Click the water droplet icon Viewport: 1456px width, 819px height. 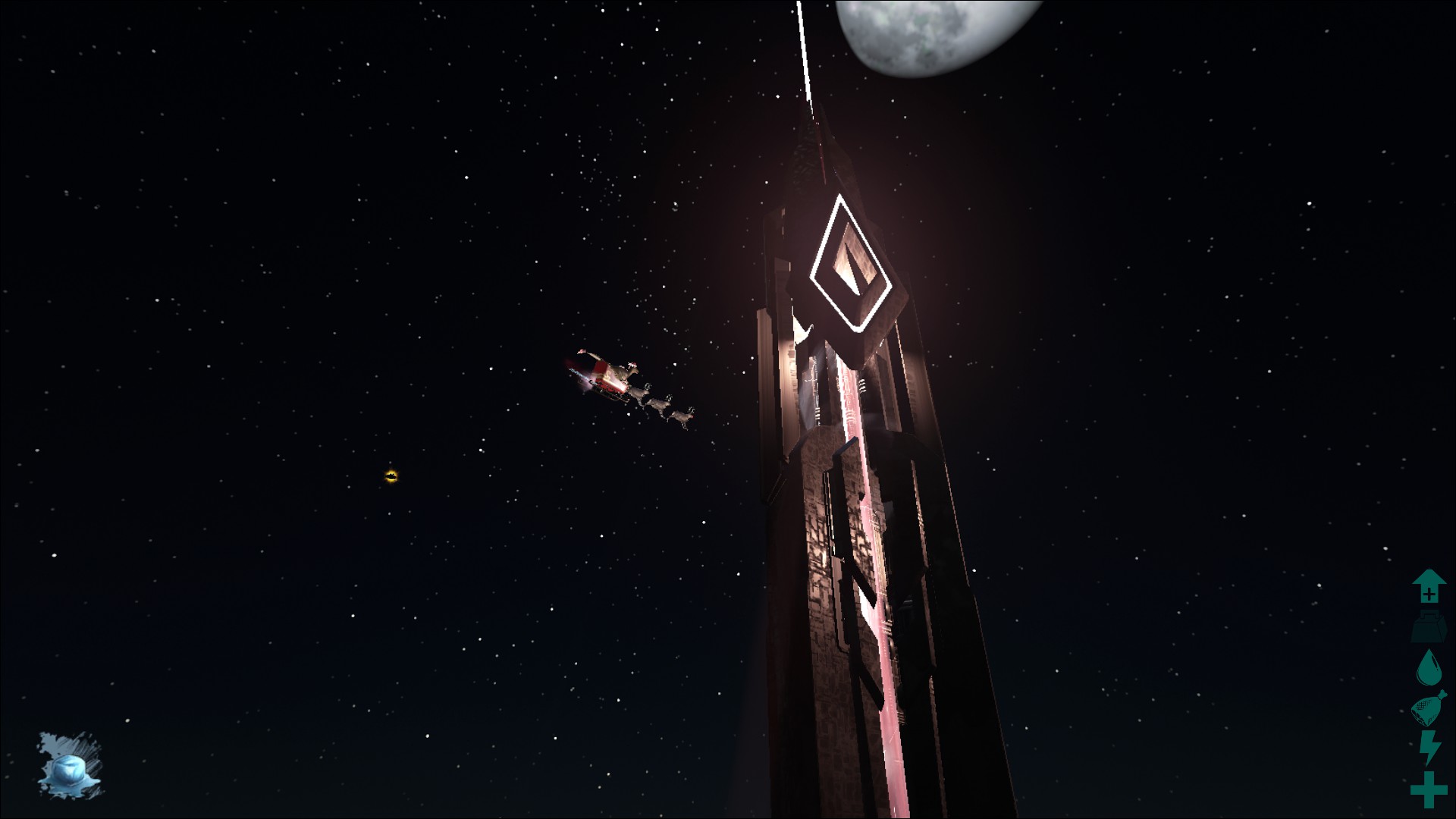pyautogui.click(x=1429, y=668)
